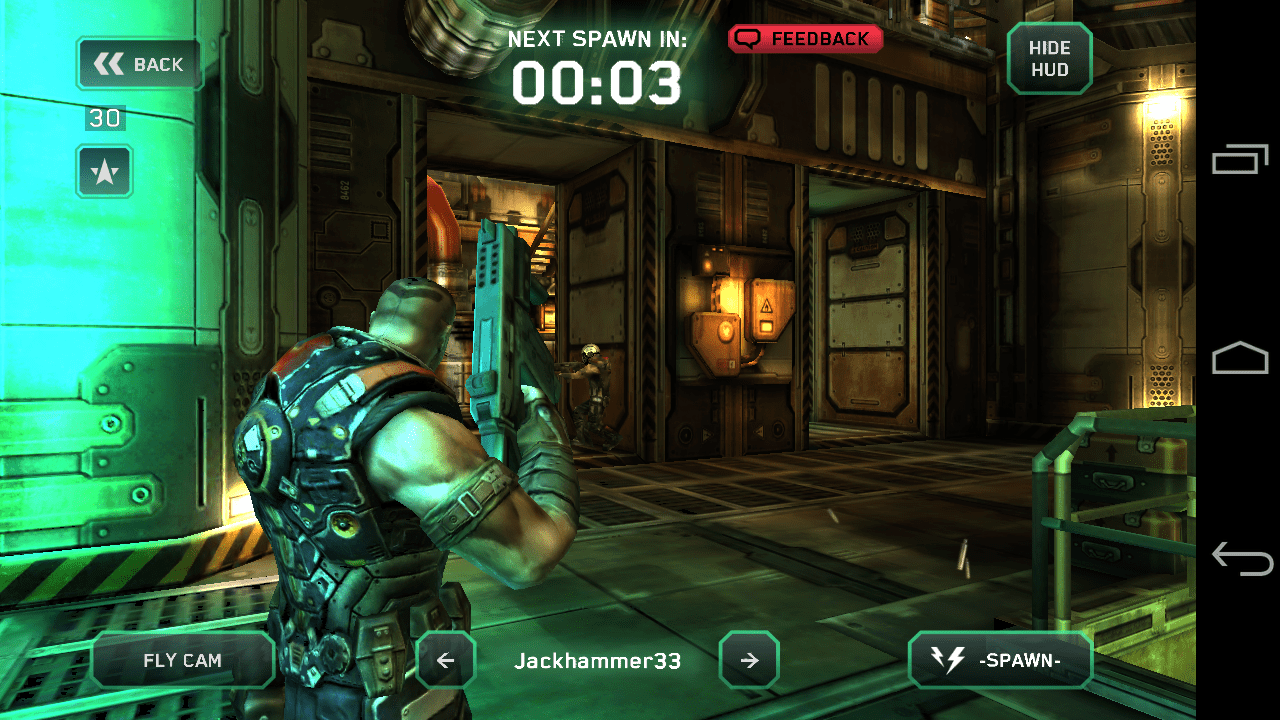Tap the star rank icon

pyautogui.click(x=105, y=172)
